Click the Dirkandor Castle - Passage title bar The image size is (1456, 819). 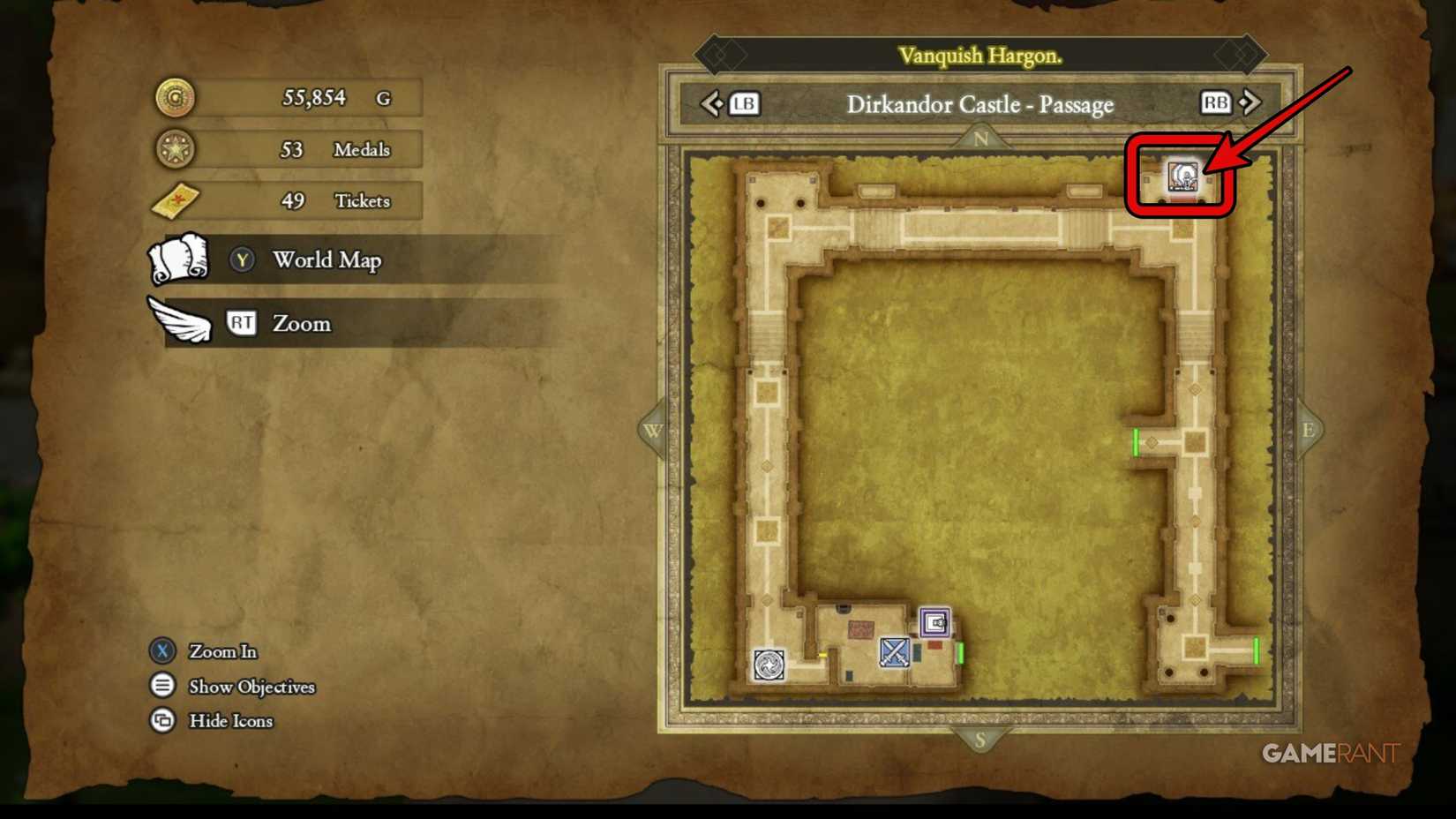981,104
